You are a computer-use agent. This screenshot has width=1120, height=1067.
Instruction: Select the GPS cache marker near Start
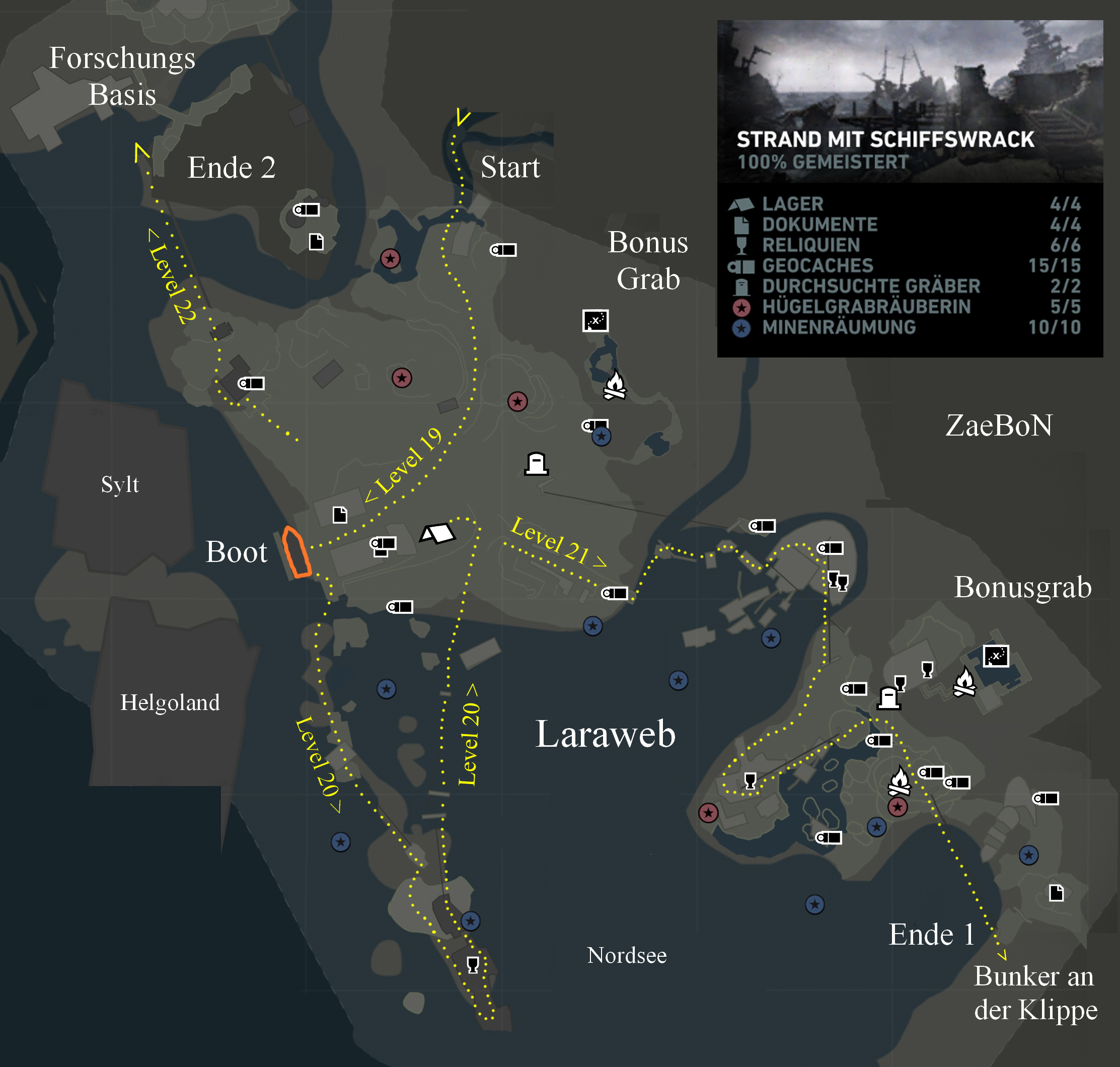coord(504,250)
